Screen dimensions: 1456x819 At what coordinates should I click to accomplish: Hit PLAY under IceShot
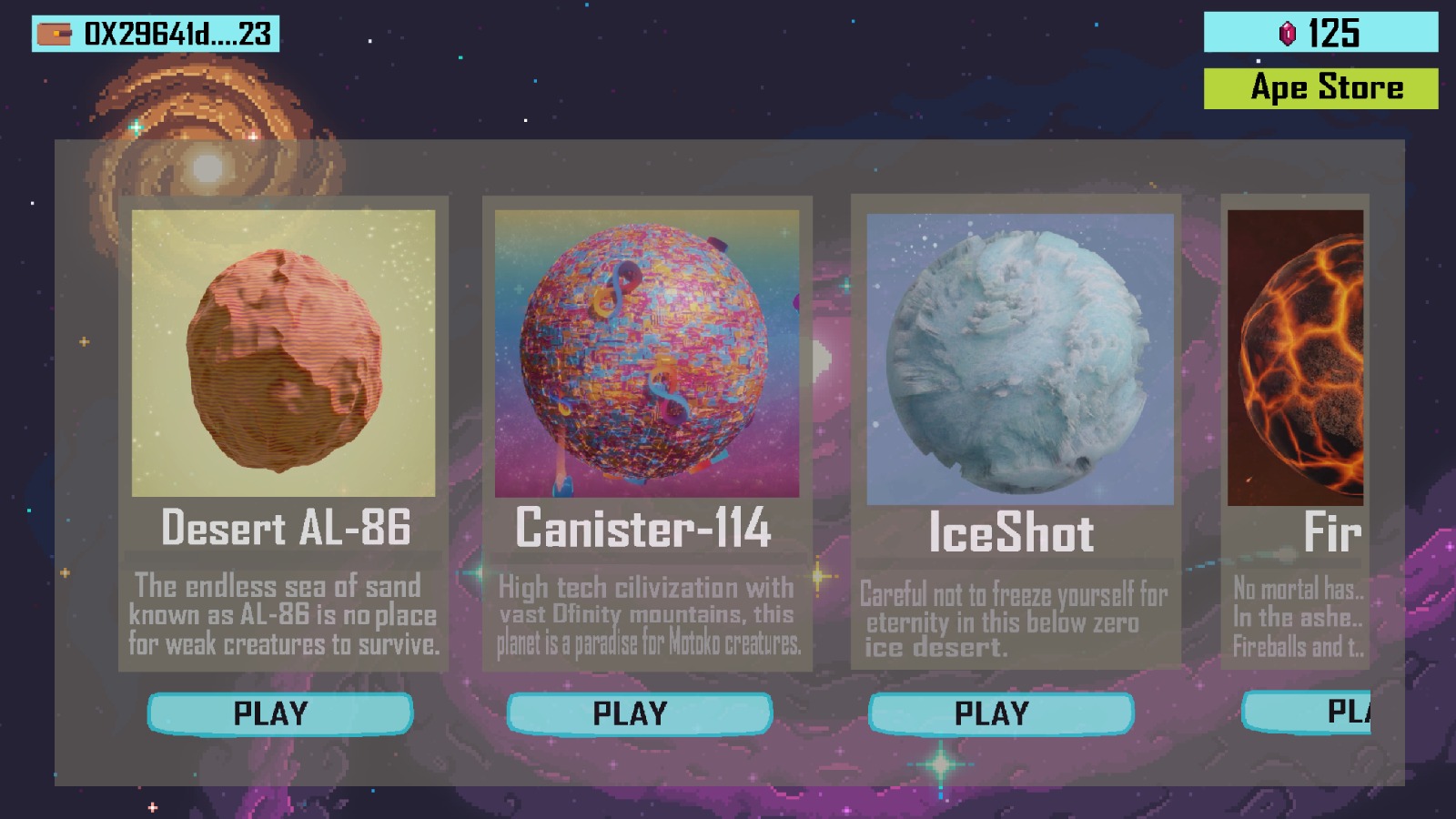tap(1000, 713)
